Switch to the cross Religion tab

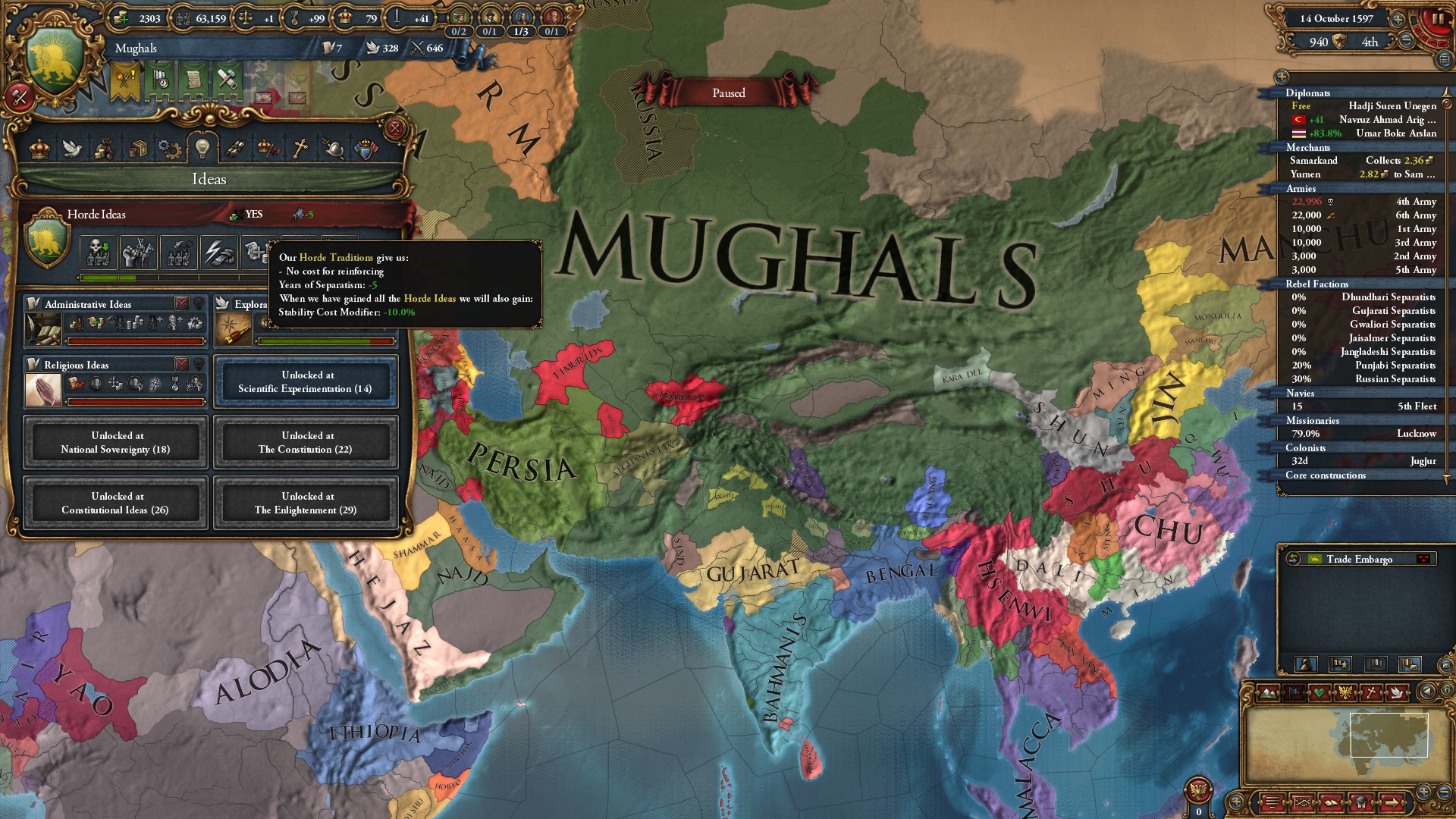click(300, 149)
